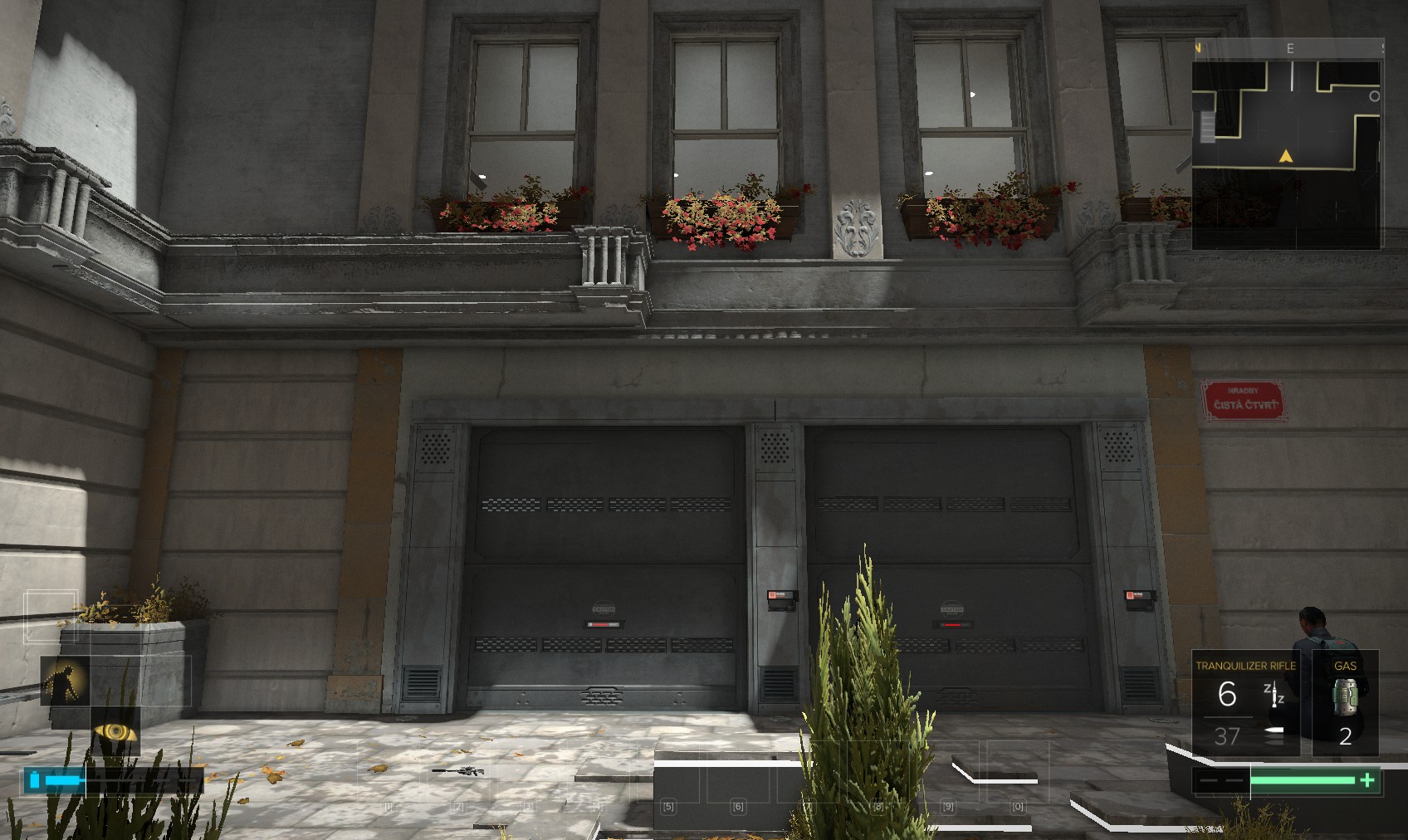1408x840 pixels.
Task: Click the yellow eye vision icon
Action: (x=115, y=731)
